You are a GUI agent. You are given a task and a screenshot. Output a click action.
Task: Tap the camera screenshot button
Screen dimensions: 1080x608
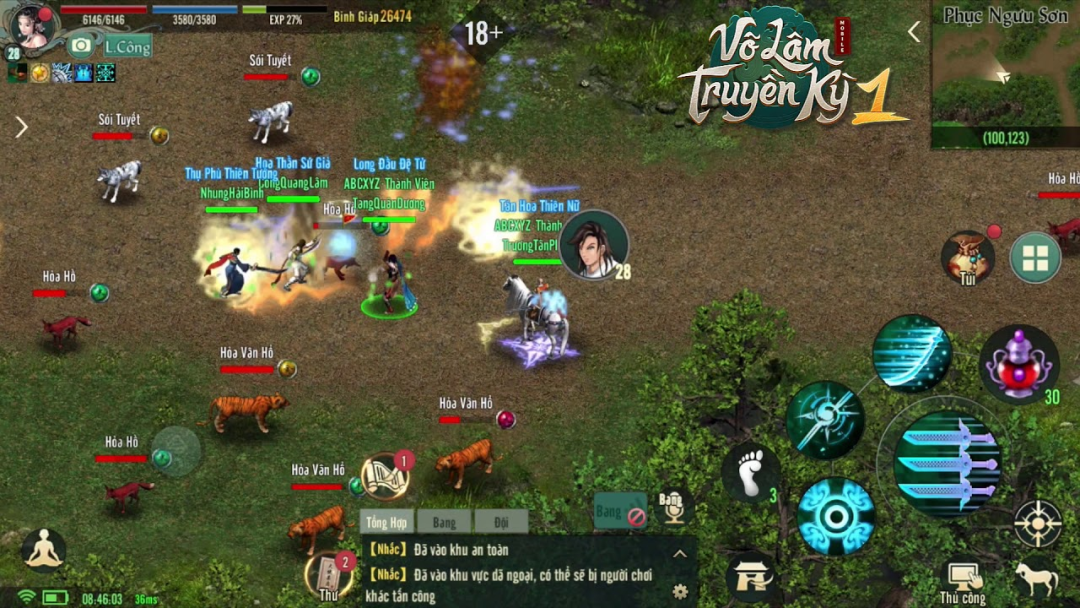click(x=81, y=46)
